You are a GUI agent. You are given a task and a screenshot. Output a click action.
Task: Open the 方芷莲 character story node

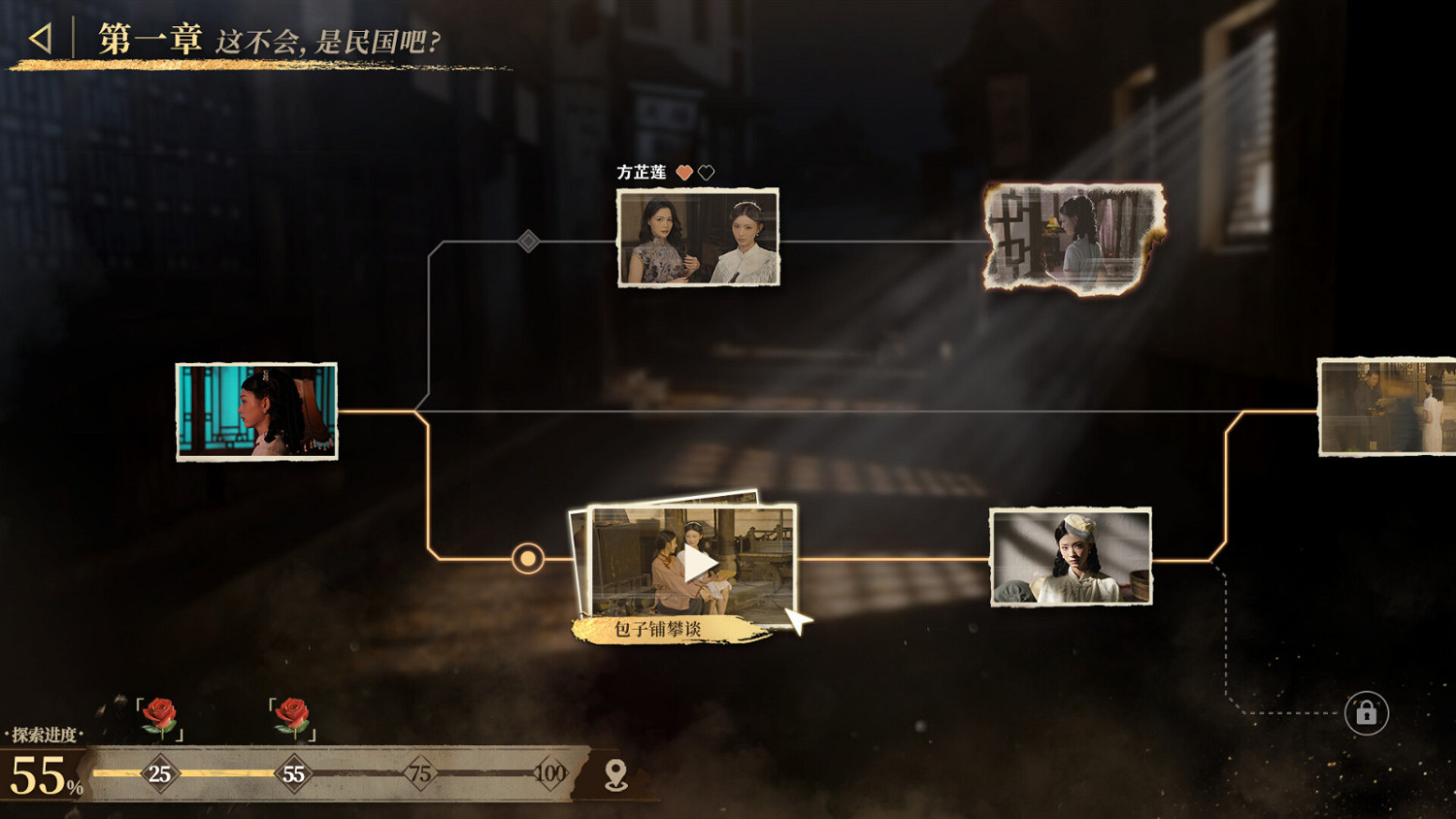pyautogui.click(x=698, y=237)
